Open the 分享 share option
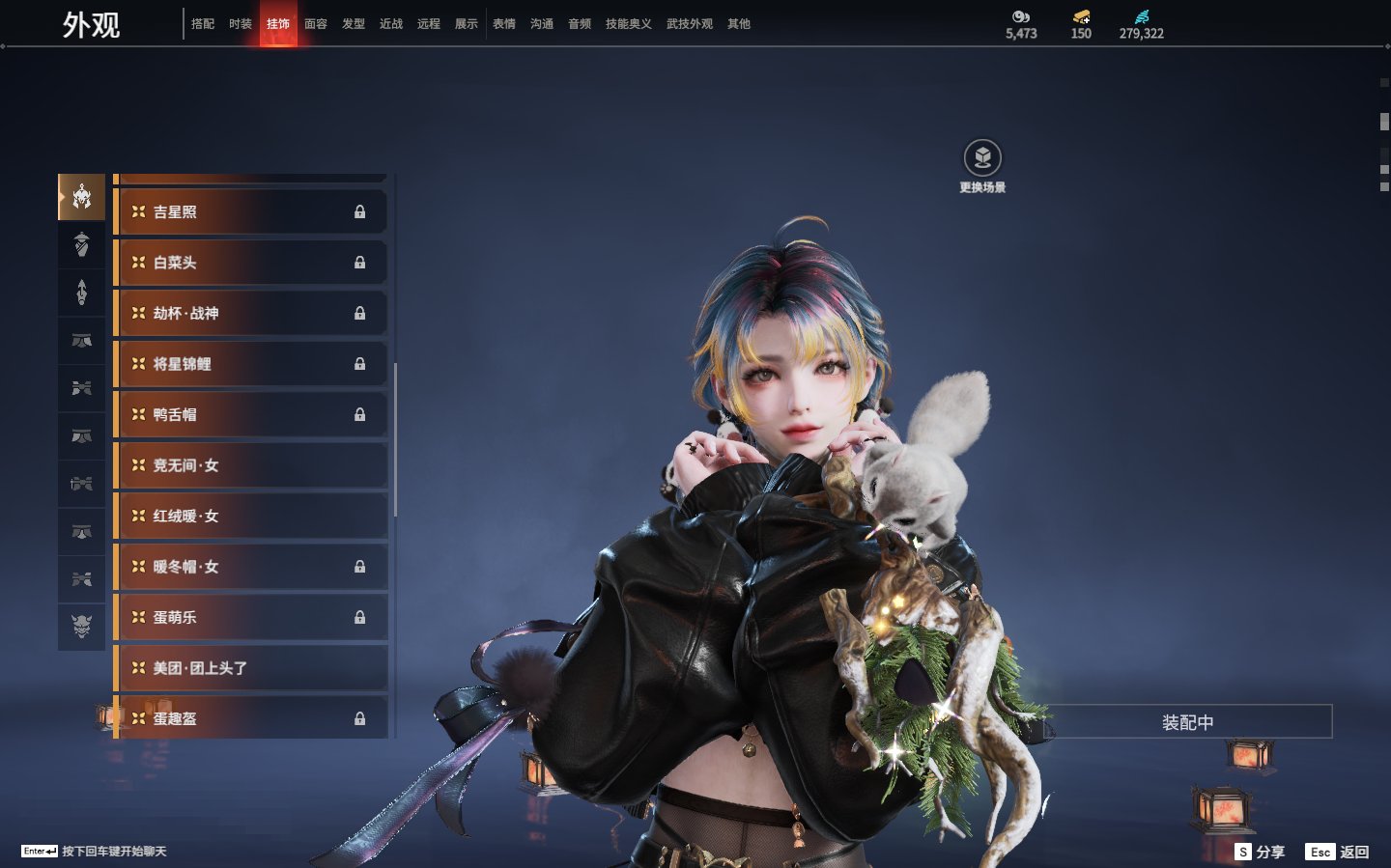 click(1261, 852)
